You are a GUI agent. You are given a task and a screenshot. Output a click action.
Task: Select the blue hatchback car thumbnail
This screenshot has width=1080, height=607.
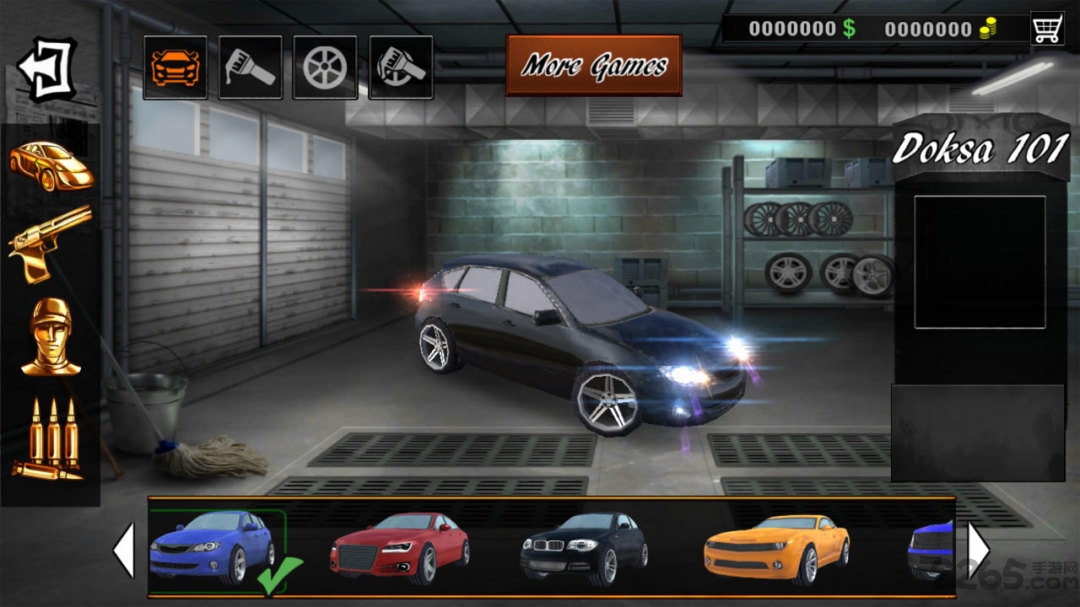point(213,547)
